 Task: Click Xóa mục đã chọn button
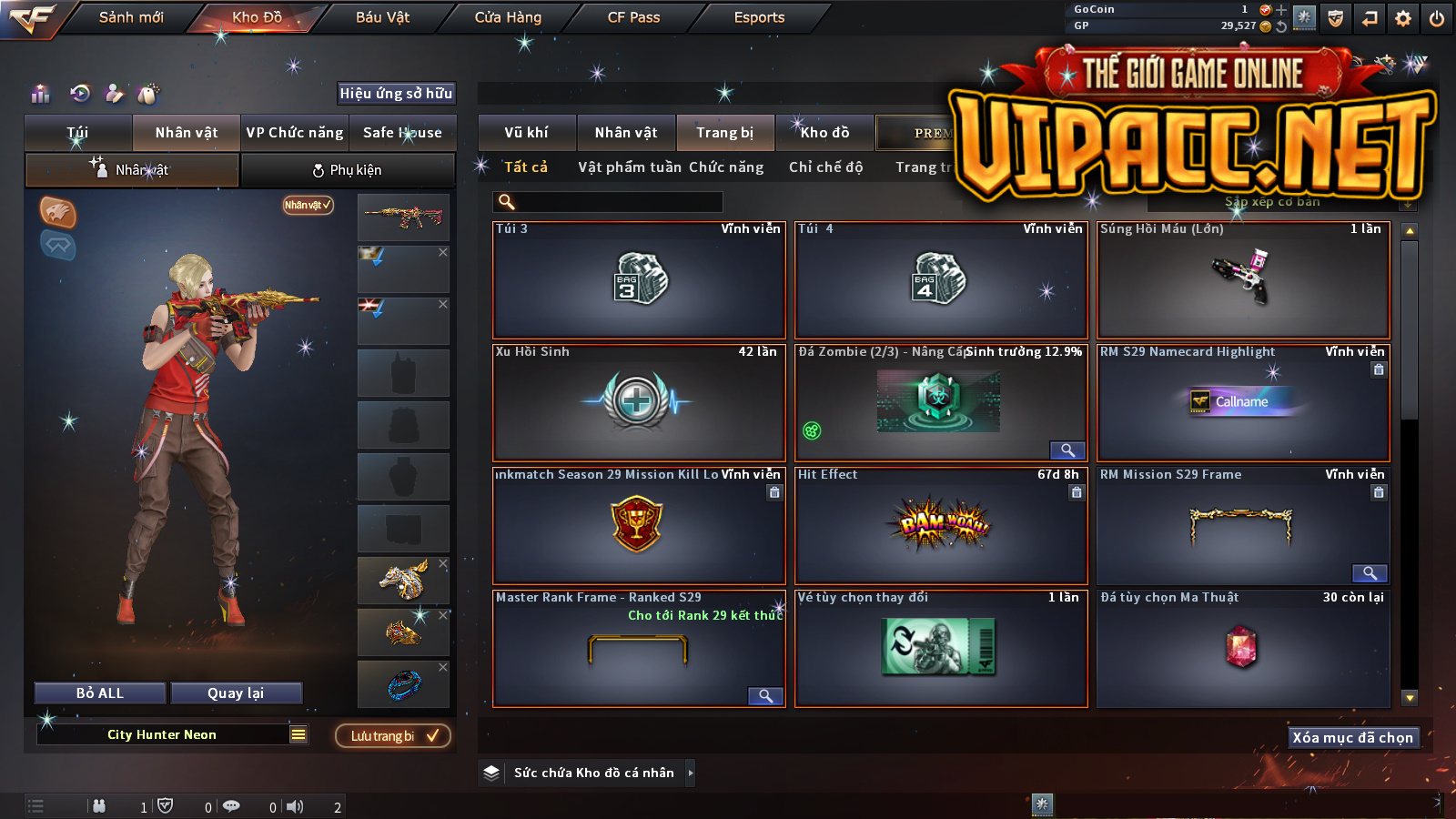(1352, 738)
